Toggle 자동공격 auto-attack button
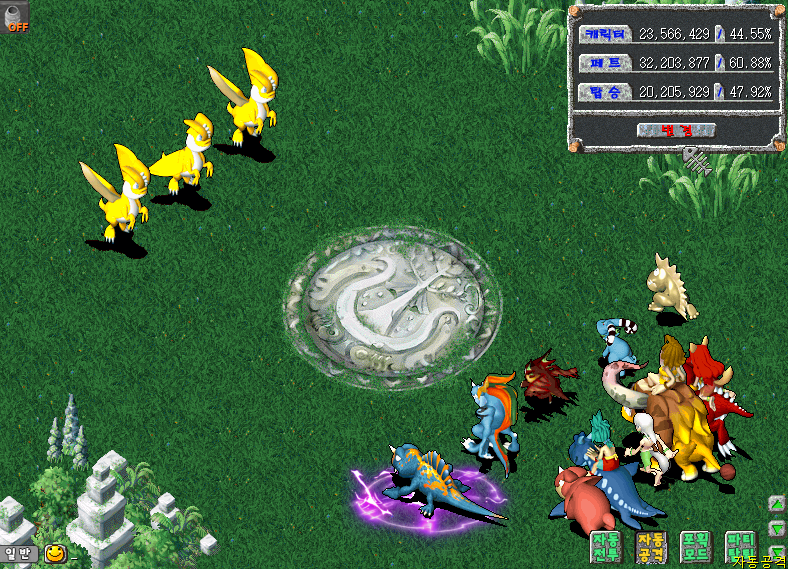 tap(650, 545)
